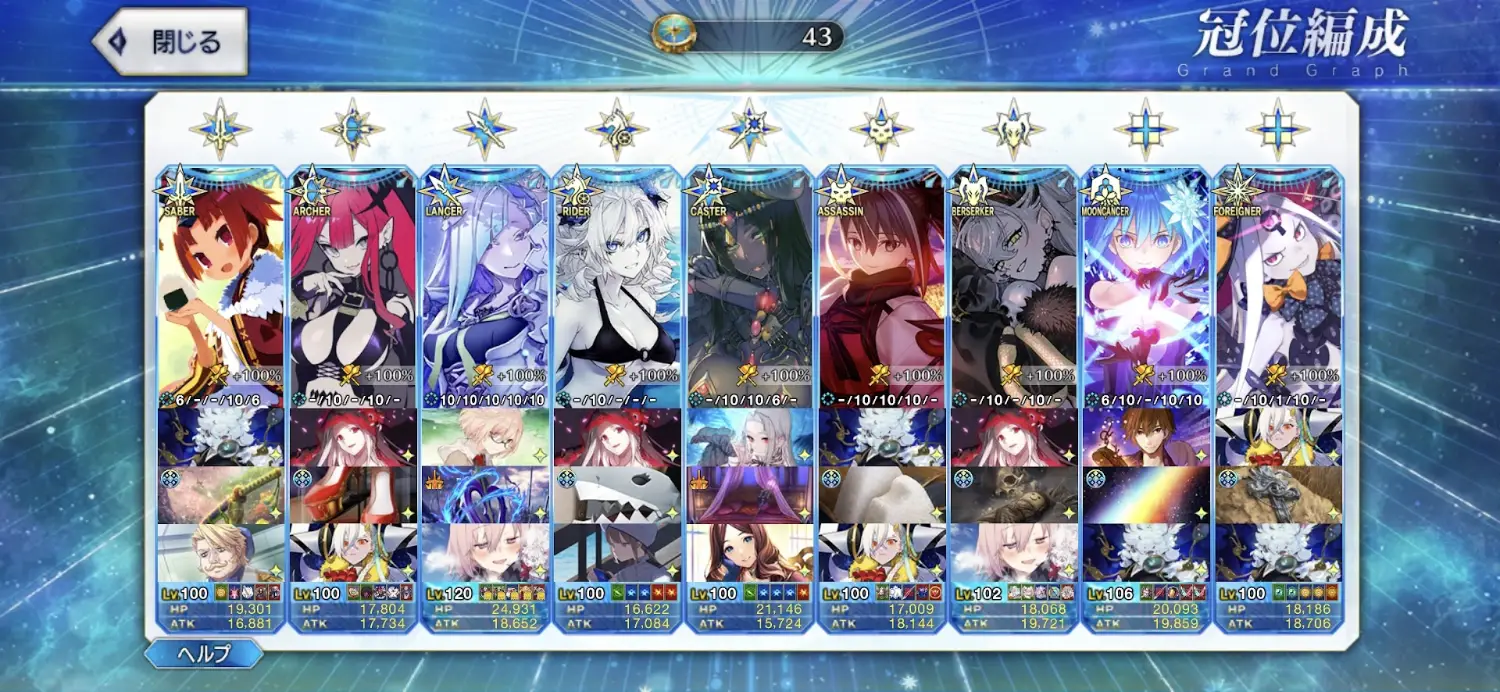Open the Mooncancer class servant card
This screenshot has height=692, width=1500.
pos(1145,285)
